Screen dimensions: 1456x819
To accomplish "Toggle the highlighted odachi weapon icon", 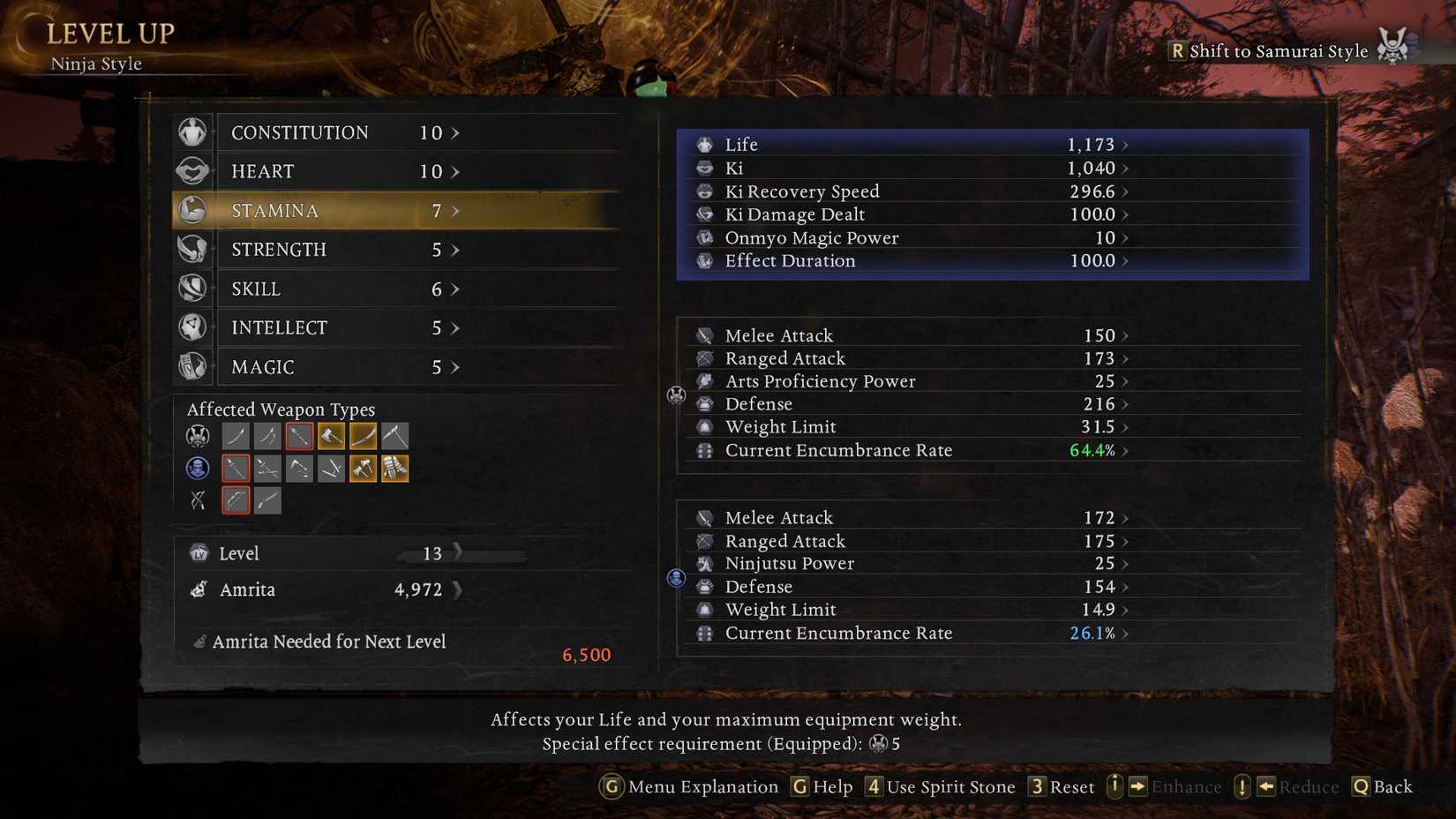I will [363, 435].
